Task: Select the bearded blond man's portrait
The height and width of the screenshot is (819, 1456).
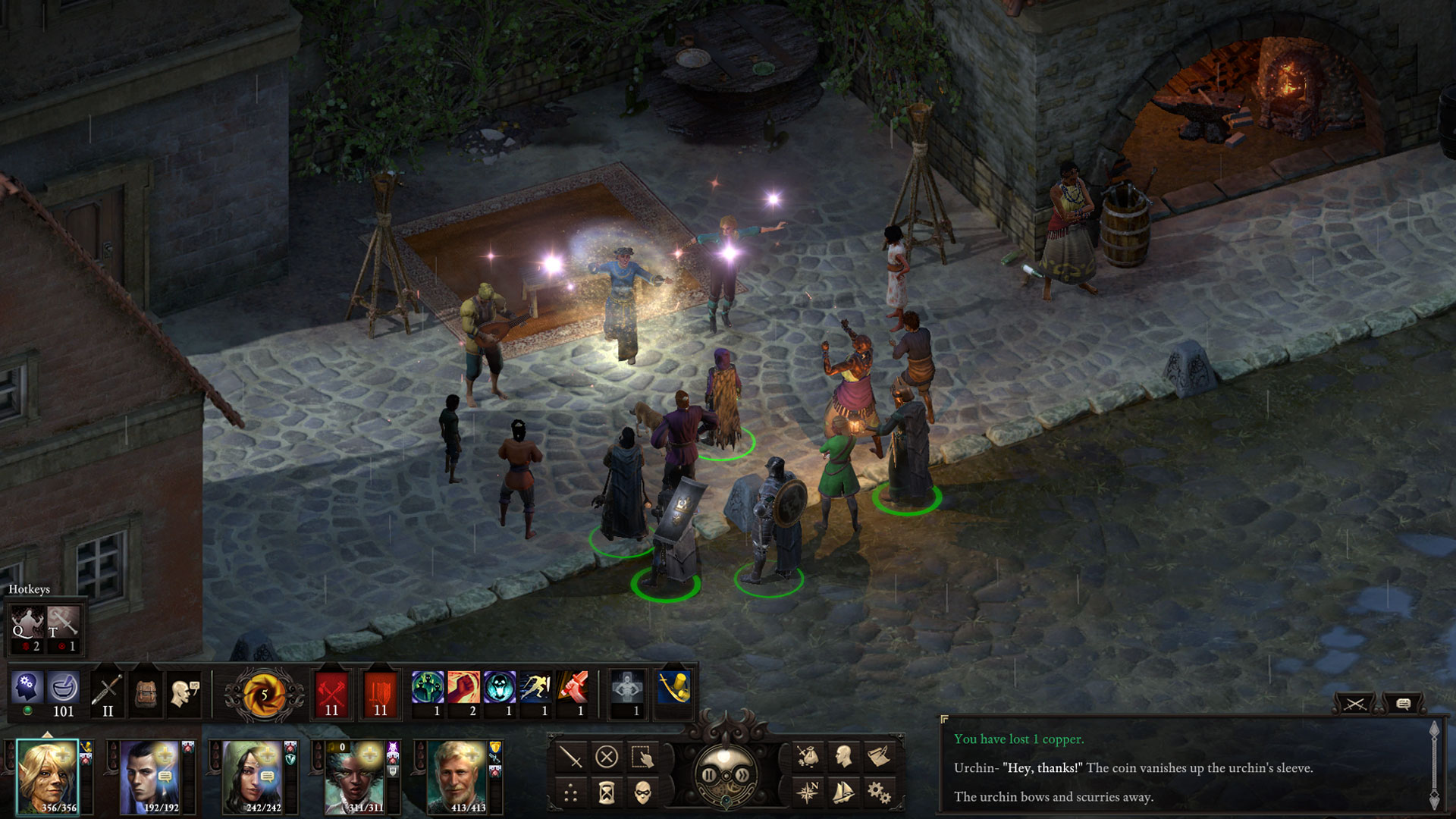Action: point(457,777)
